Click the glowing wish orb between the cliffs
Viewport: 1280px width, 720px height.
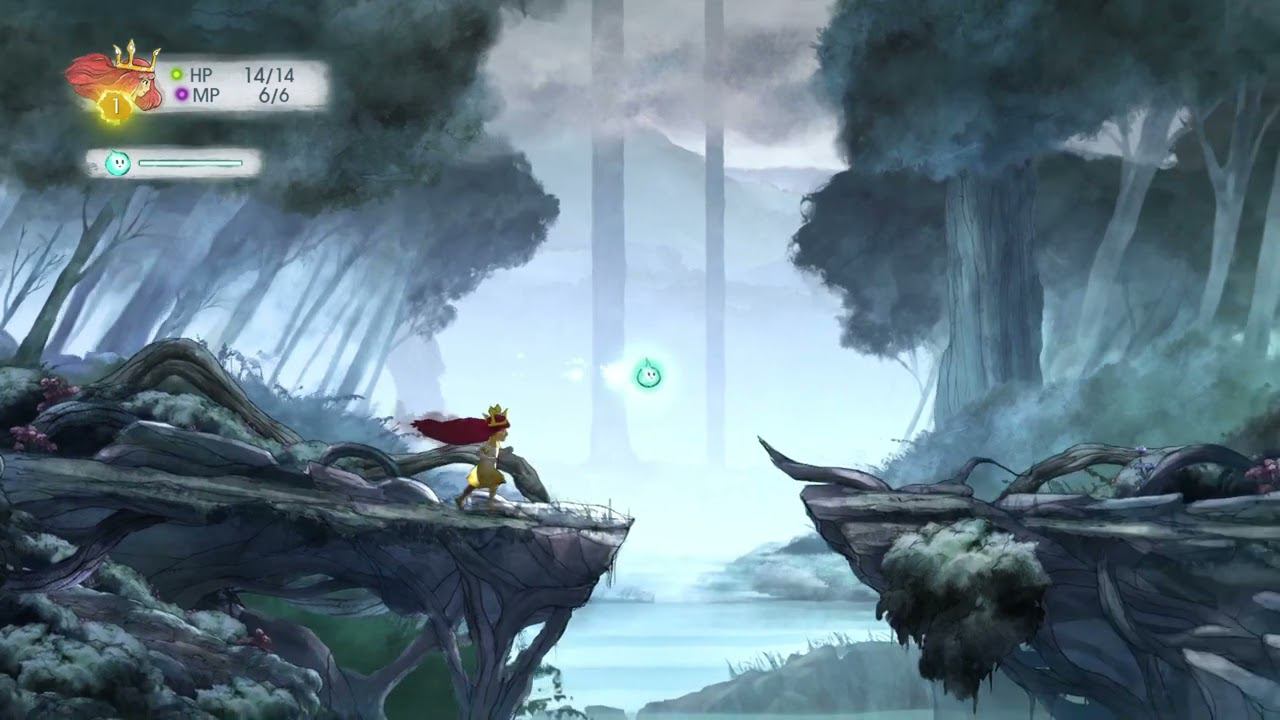[648, 374]
